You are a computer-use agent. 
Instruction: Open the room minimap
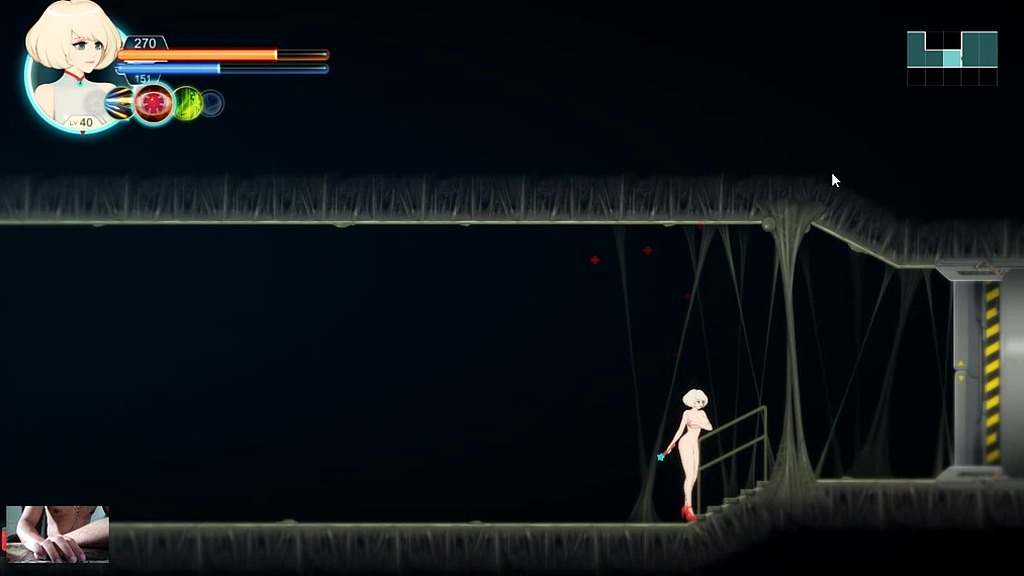pos(952,58)
